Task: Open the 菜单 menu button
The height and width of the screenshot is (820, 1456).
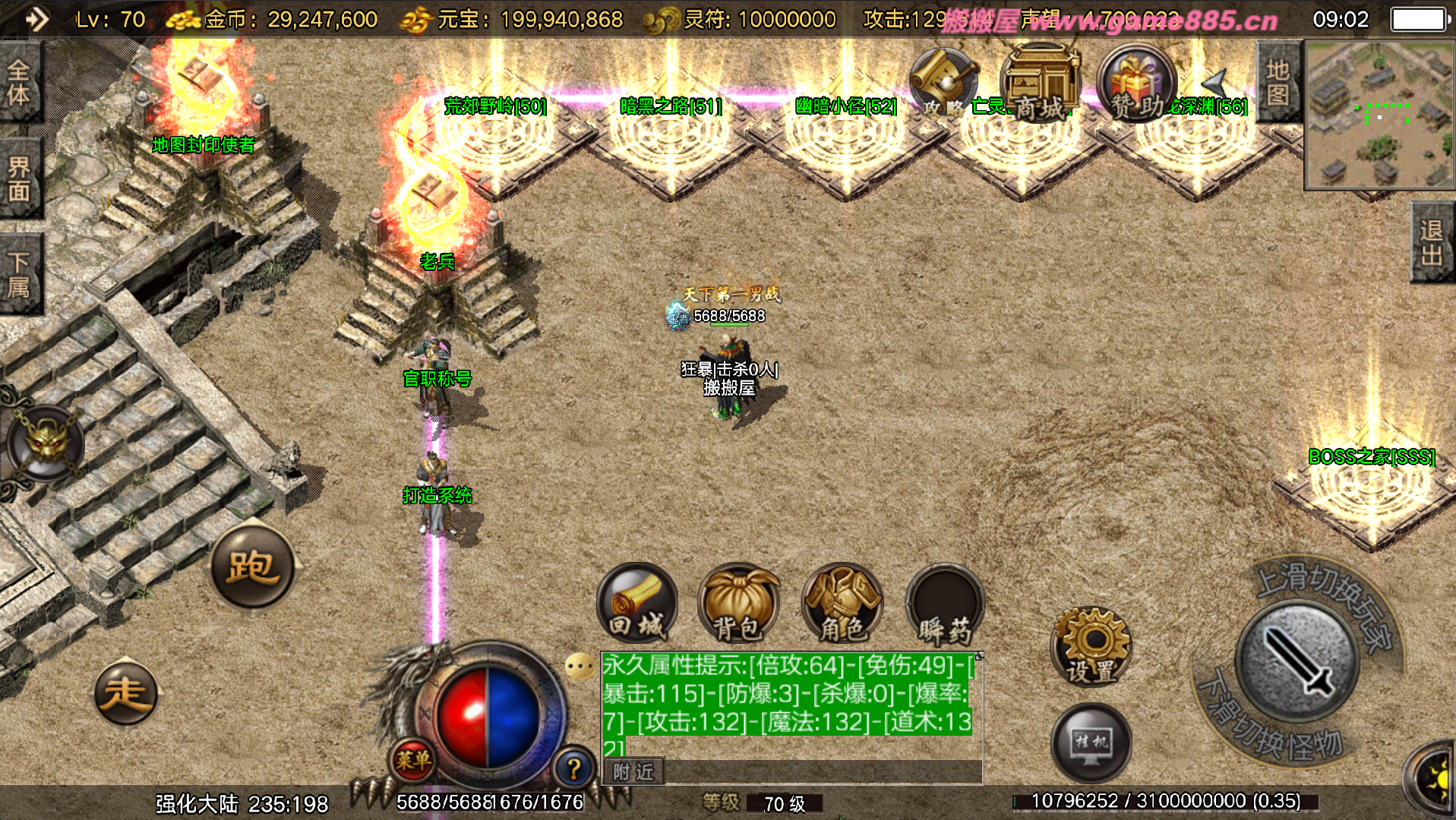Action: tap(412, 759)
